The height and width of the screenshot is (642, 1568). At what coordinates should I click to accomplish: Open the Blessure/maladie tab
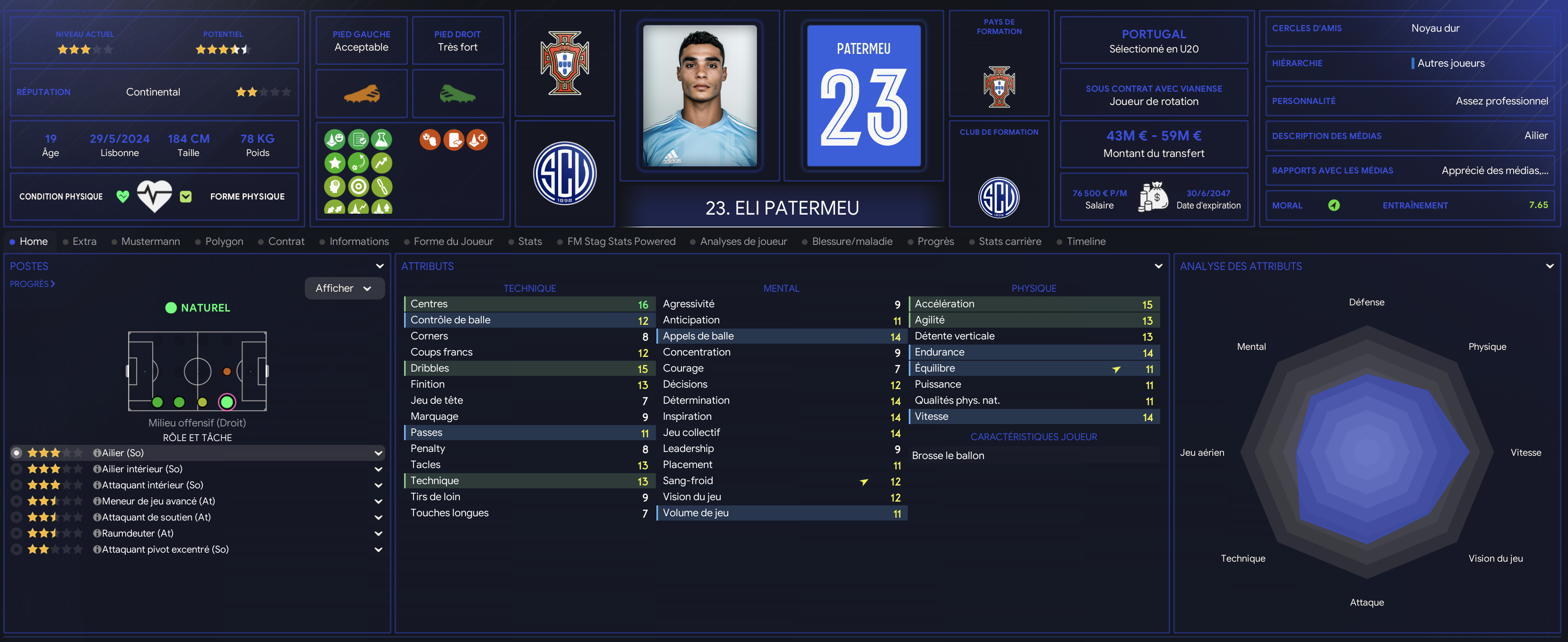[x=852, y=241]
